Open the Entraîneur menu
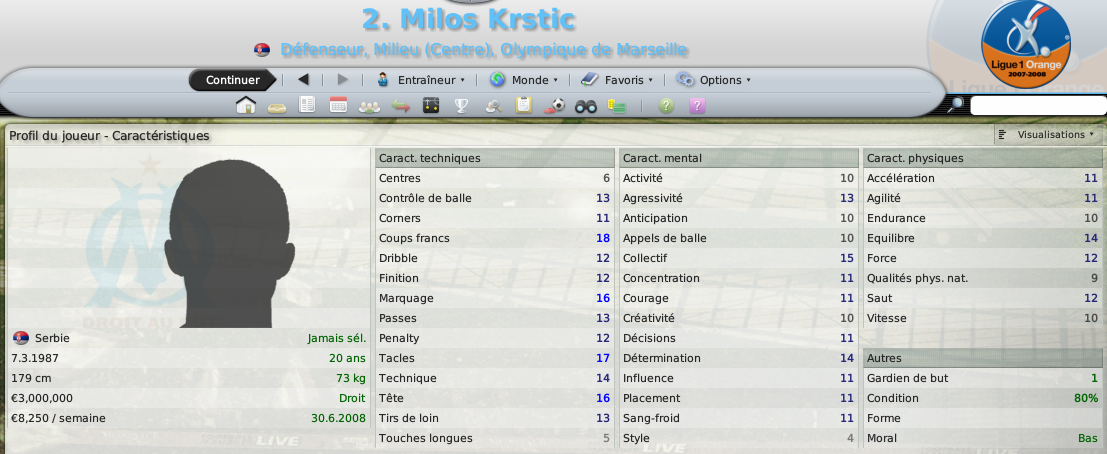This screenshot has width=1107, height=454. tap(421, 80)
